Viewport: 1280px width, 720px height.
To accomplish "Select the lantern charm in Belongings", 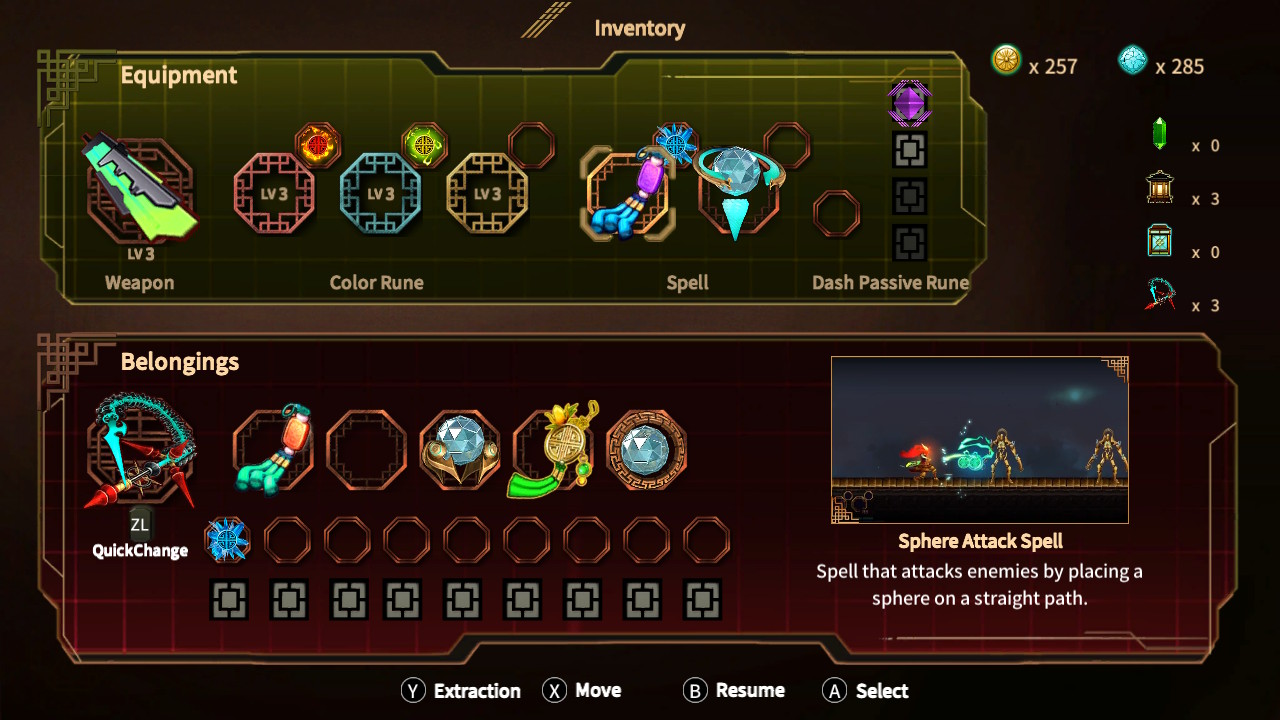I will coord(270,448).
